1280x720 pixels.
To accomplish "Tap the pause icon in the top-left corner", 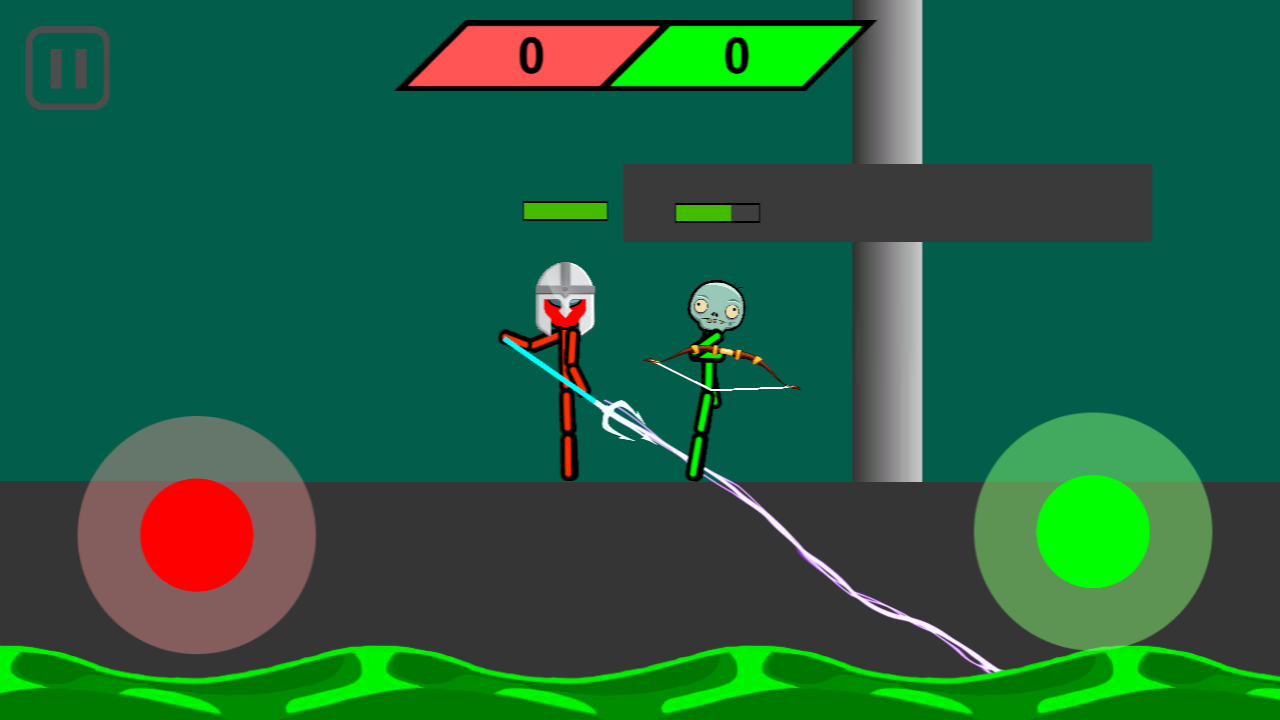I will (x=67, y=68).
